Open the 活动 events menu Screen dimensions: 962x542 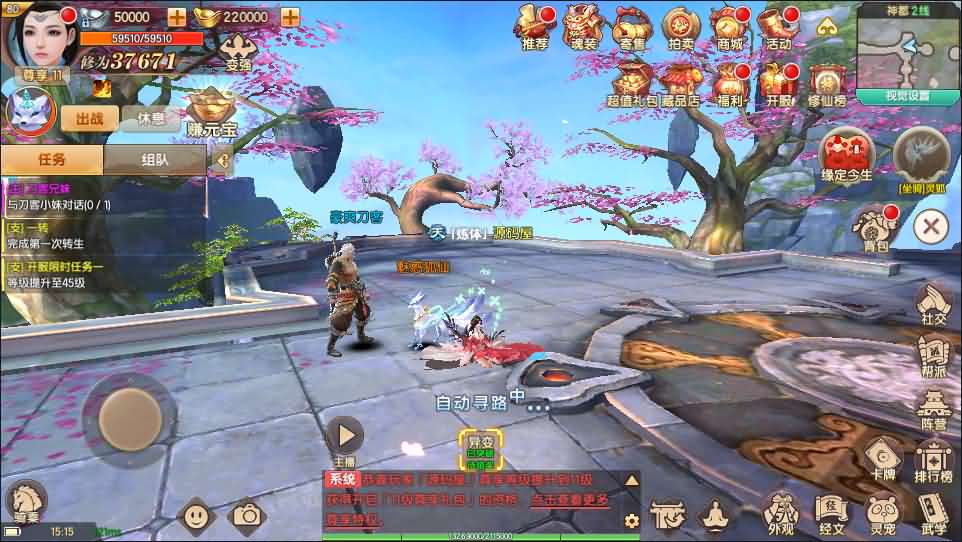pos(778,26)
